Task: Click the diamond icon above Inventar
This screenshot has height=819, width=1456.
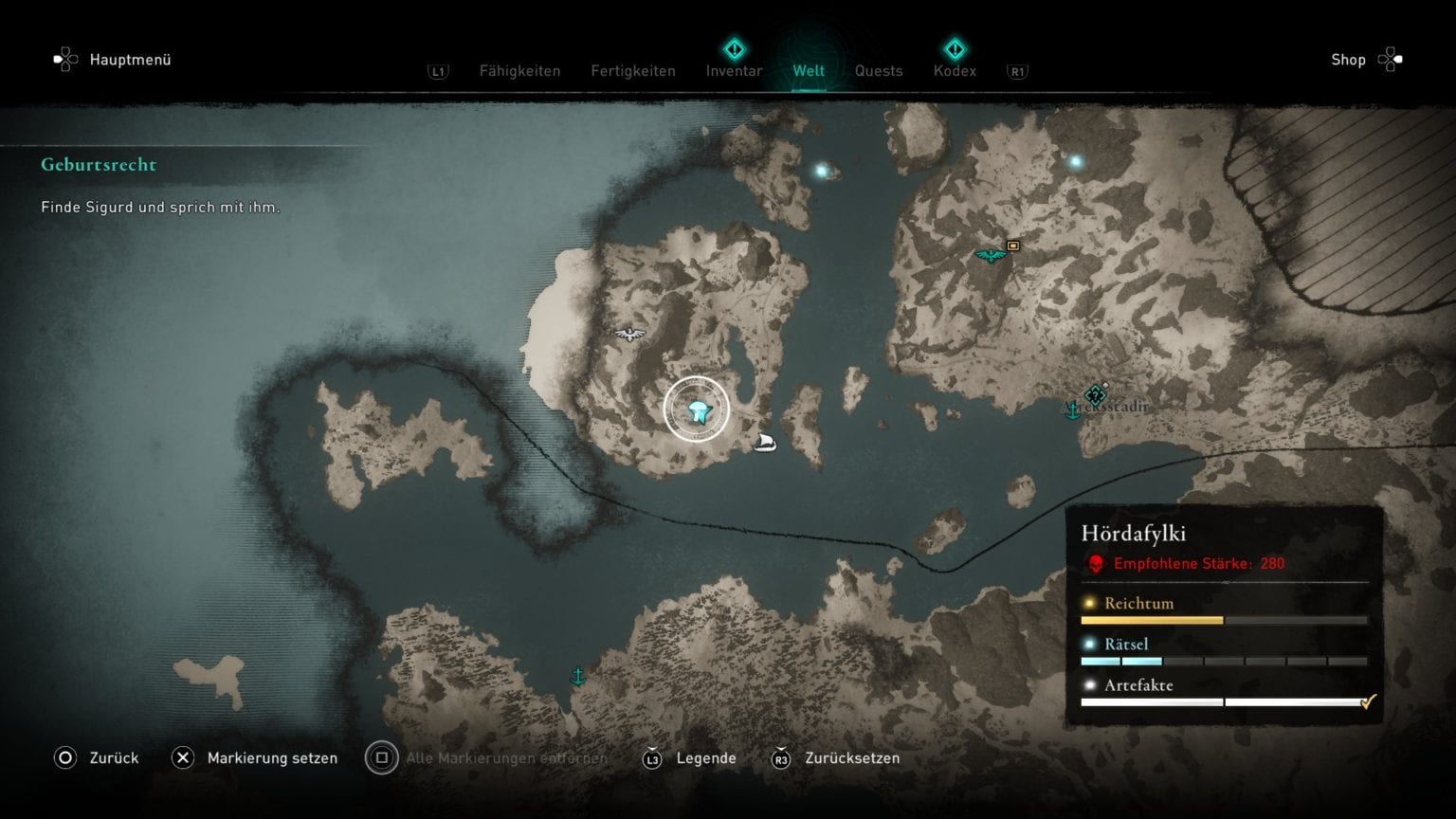Action: pyautogui.click(x=734, y=46)
